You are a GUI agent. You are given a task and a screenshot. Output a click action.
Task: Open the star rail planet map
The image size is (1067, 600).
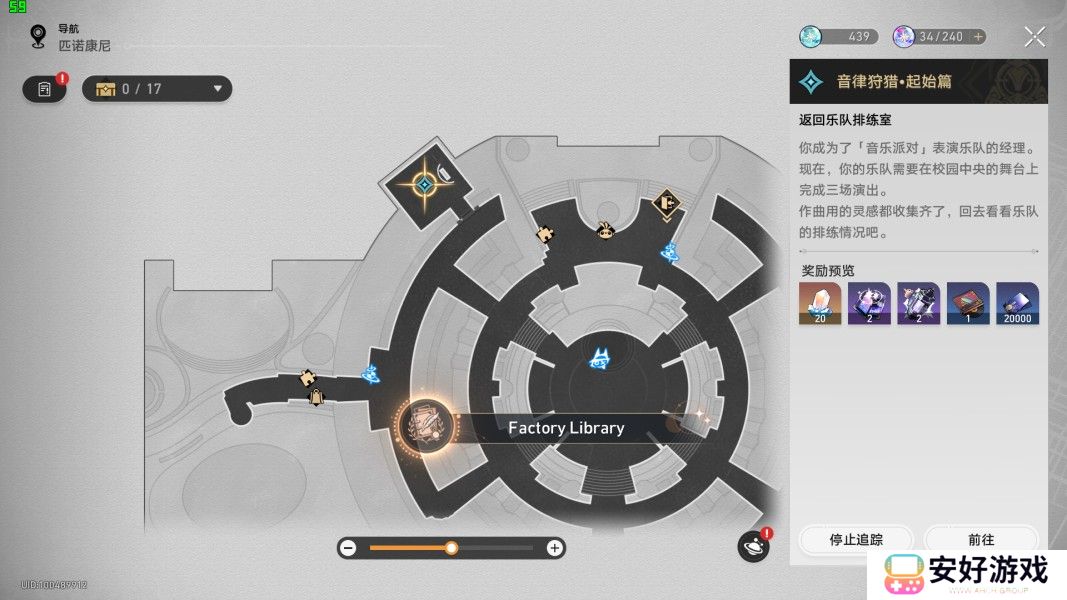(x=753, y=546)
